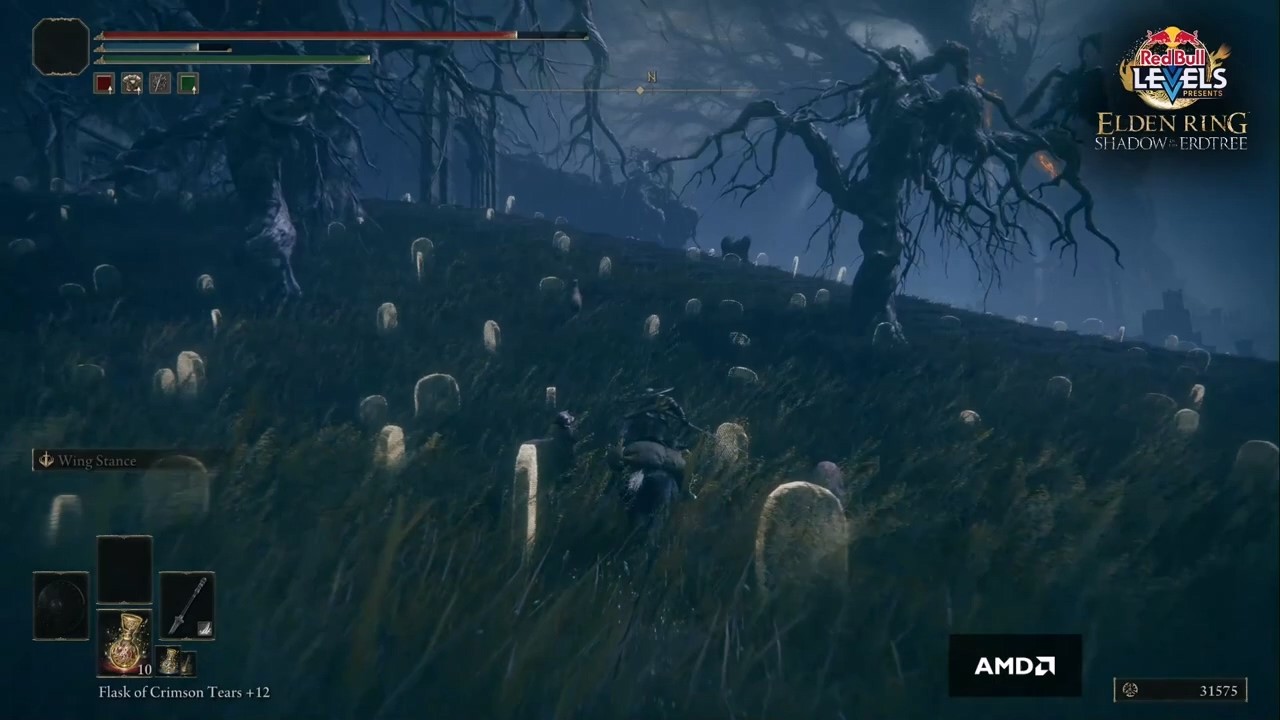
Task: Choose the small next-flask preview icon
Action: (173, 661)
